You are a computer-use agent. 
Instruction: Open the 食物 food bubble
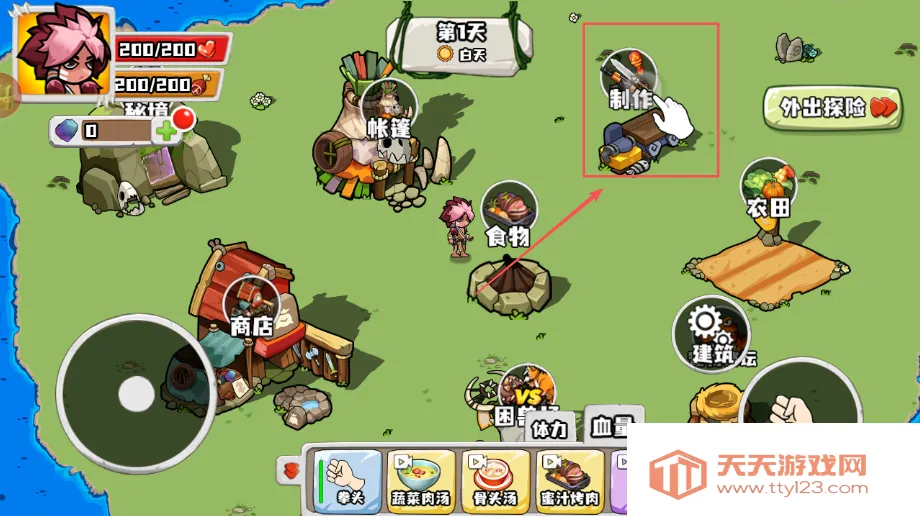tap(509, 211)
